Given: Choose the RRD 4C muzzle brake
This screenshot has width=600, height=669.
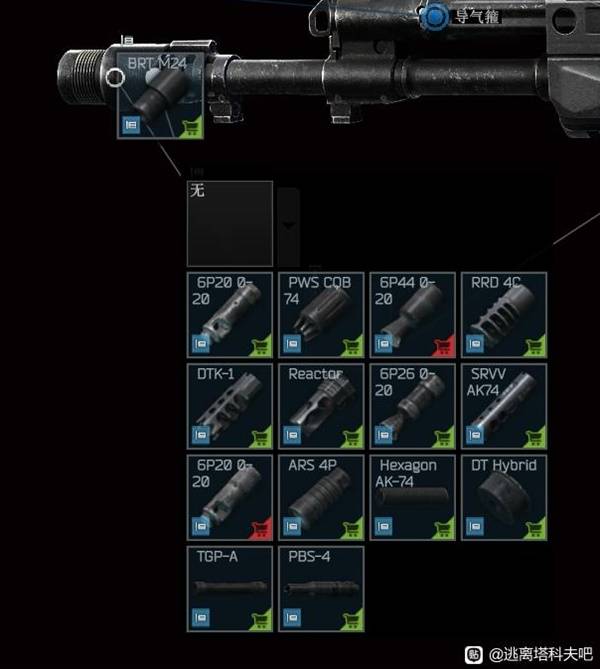Looking at the screenshot, I should click(503, 314).
